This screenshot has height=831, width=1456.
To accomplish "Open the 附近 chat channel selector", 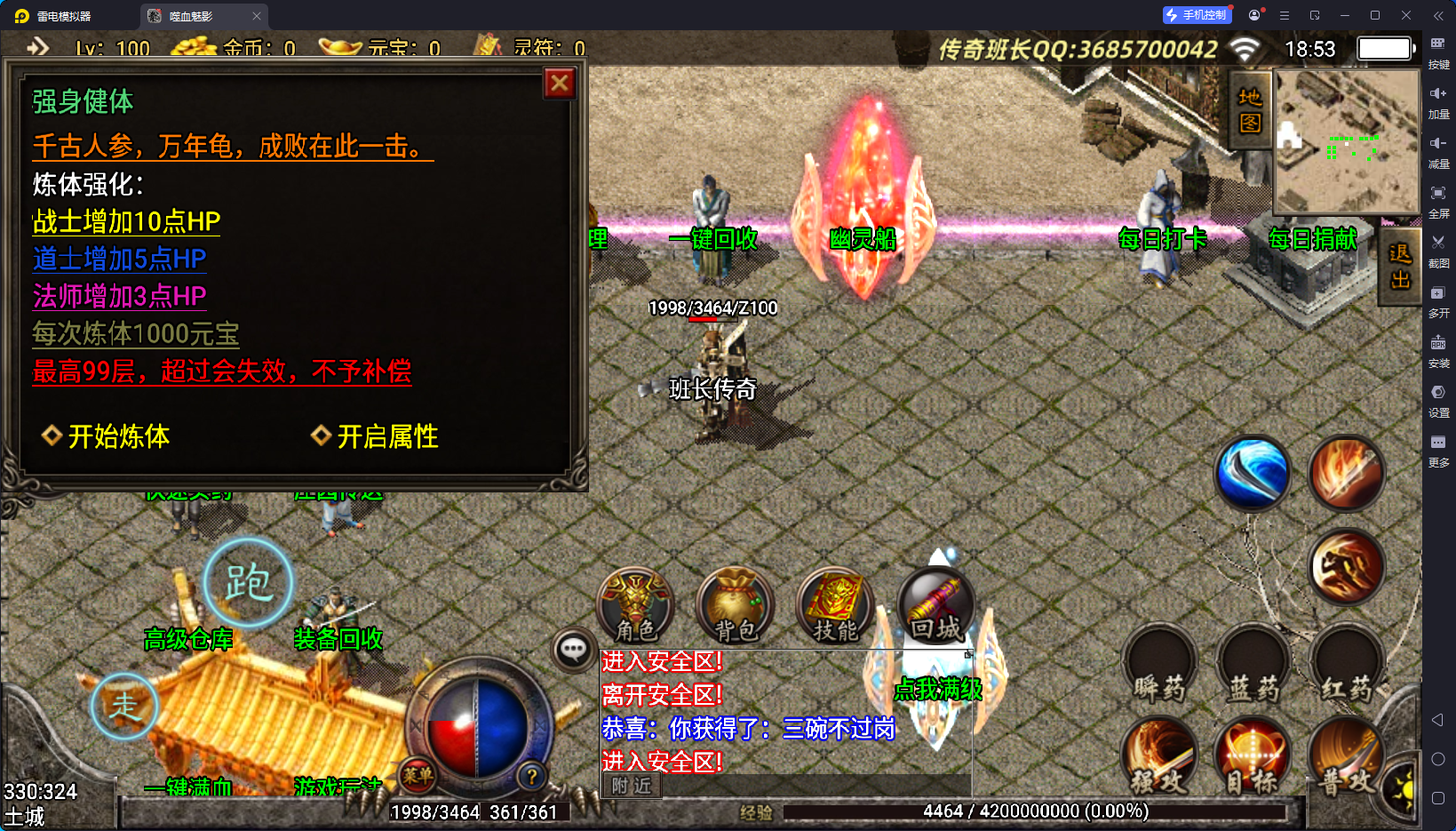I will pyautogui.click(x=631, y=787).
